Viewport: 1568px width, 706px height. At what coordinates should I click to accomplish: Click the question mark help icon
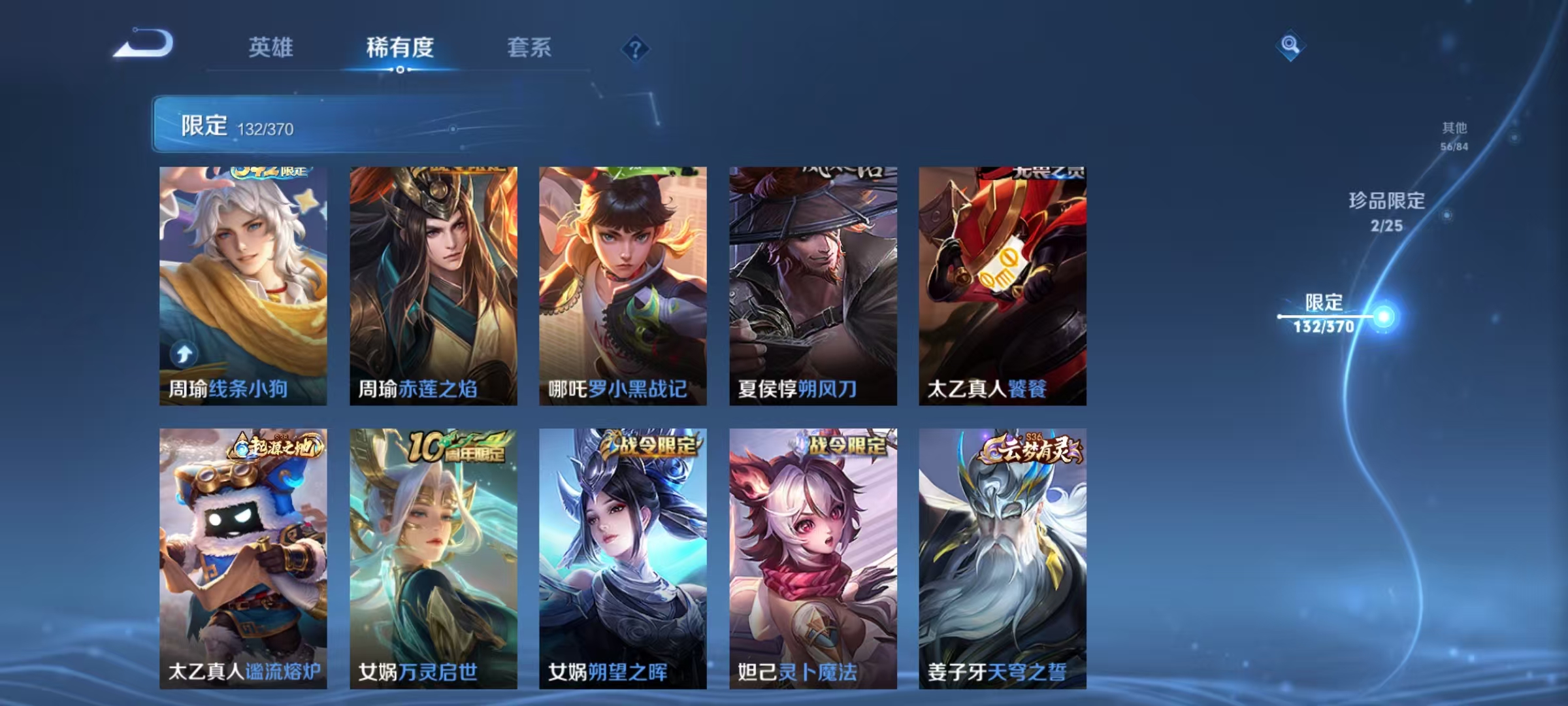(637, 47)
